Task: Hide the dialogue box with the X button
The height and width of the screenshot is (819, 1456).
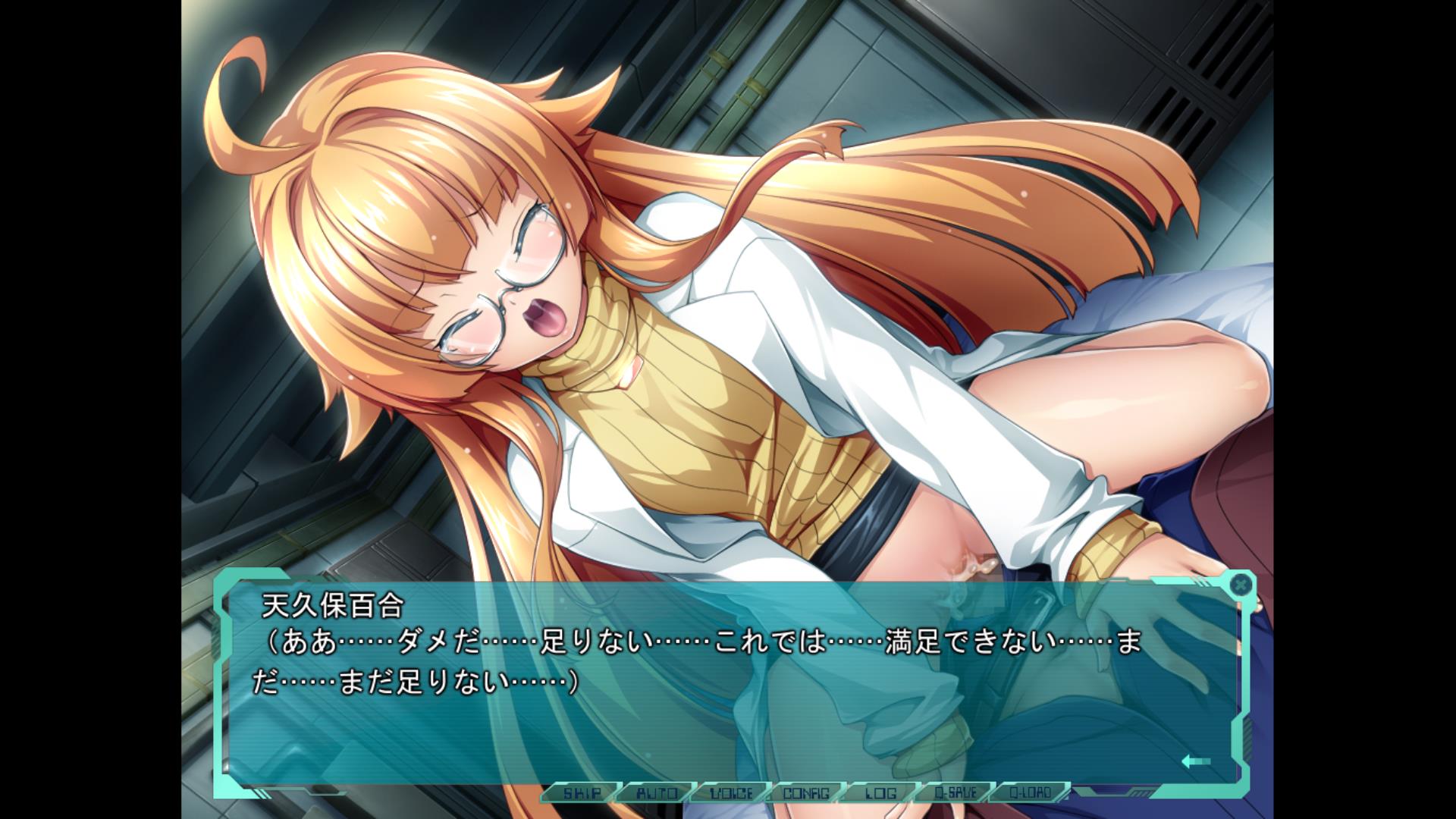Action: (1239, 585)
